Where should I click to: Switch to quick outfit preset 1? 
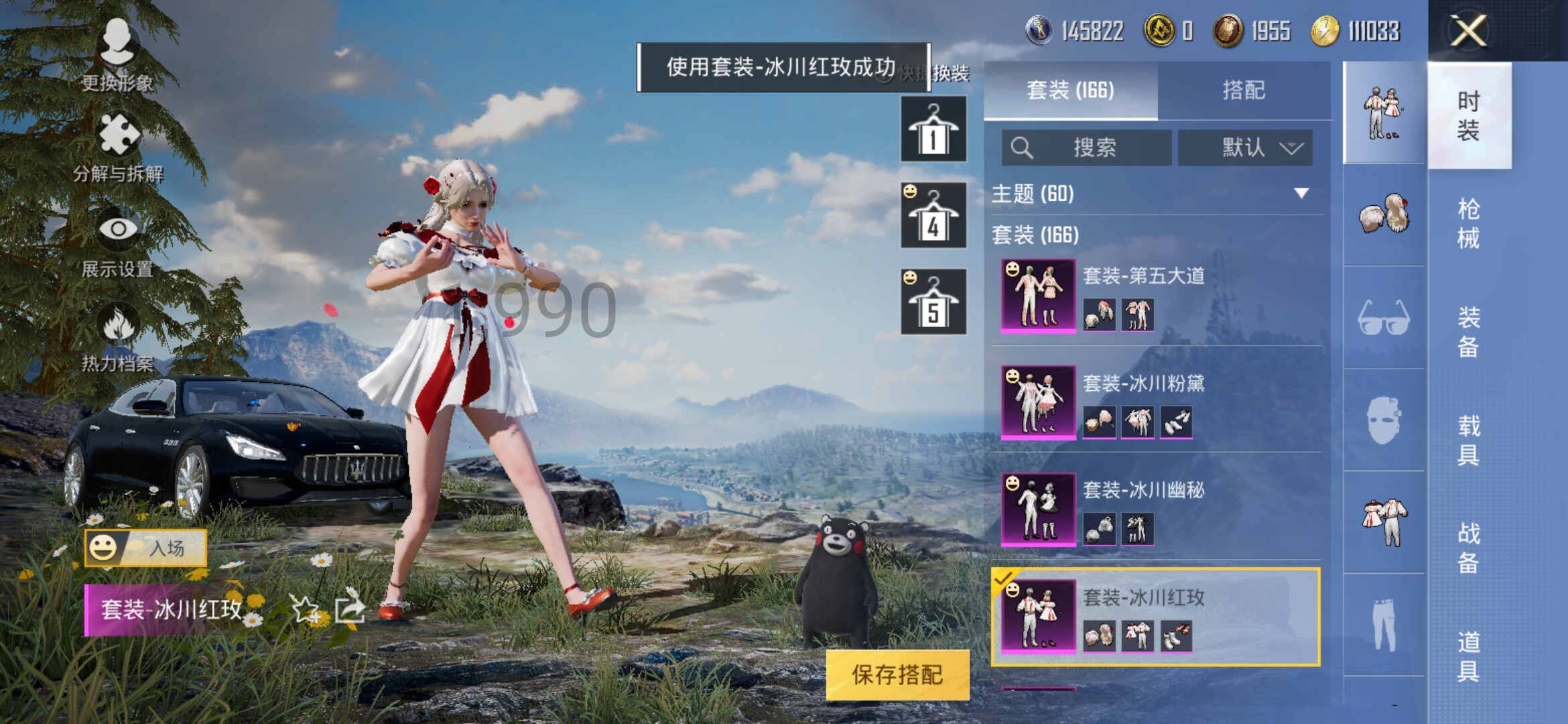(x=933, y=129)
